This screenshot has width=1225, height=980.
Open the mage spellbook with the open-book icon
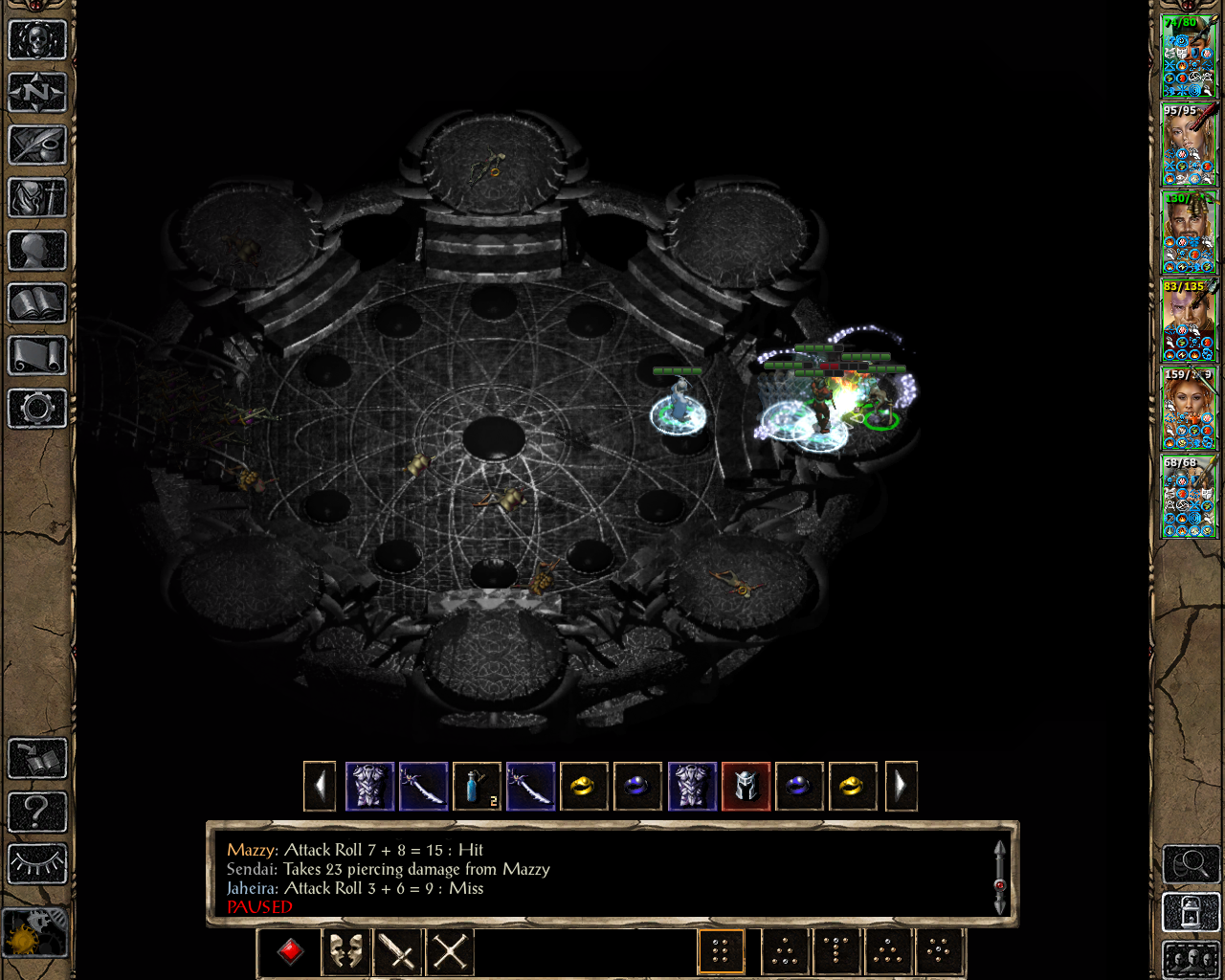37,303
